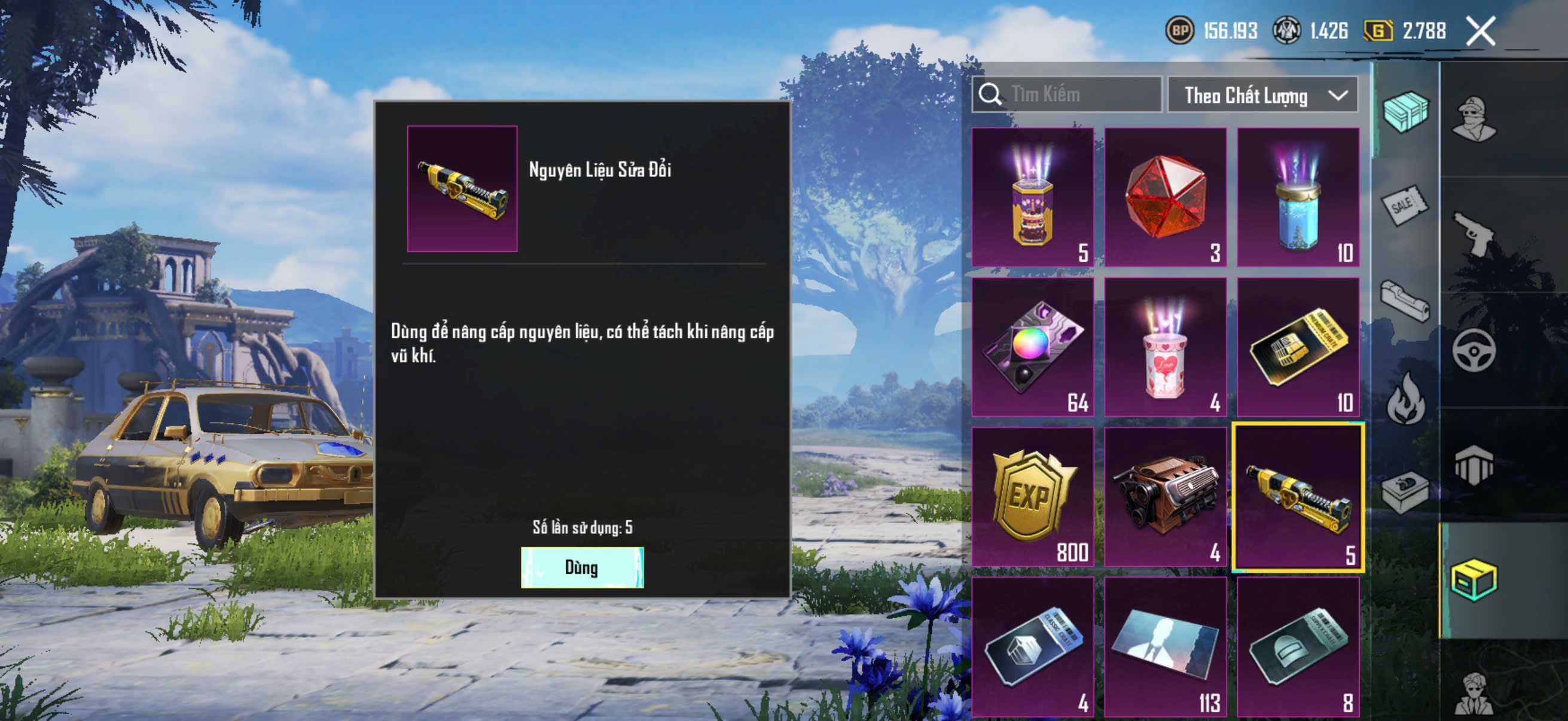Select the helmet supply coupon item

pos(1298,646)
